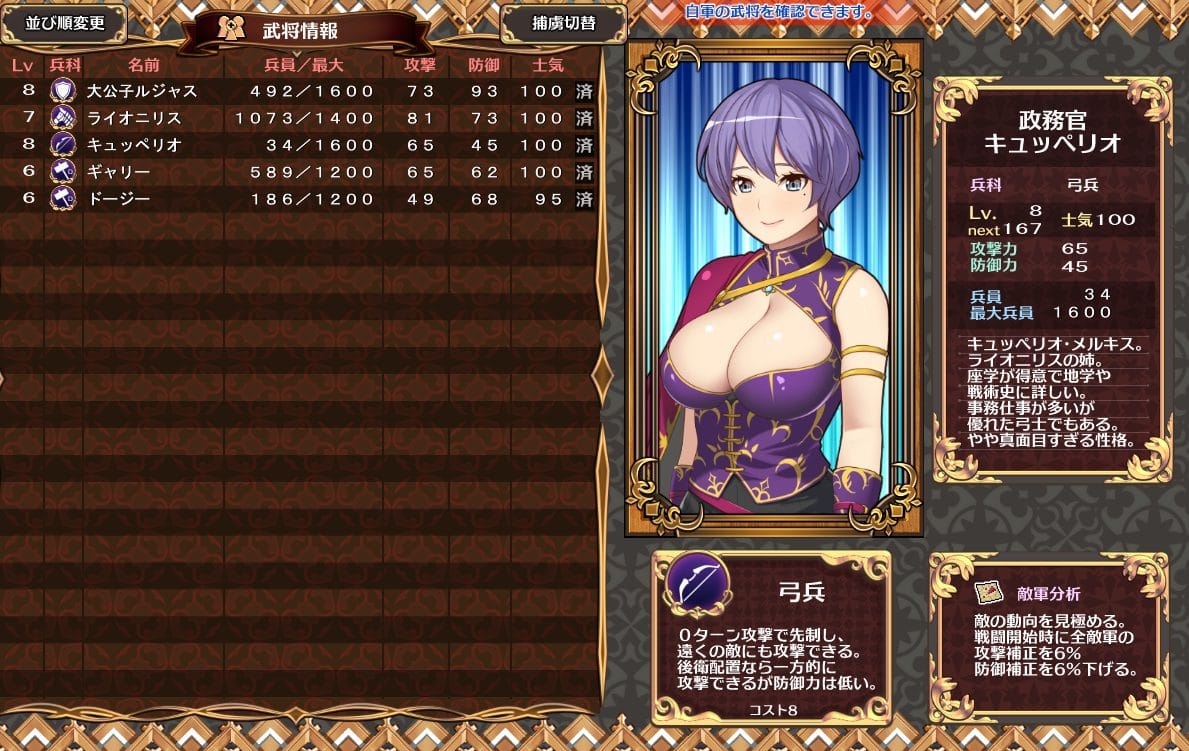Open the 並び順変更 sort order button
The width and height of the screenshot is (1189, 751).
click(x=64, y=24)
